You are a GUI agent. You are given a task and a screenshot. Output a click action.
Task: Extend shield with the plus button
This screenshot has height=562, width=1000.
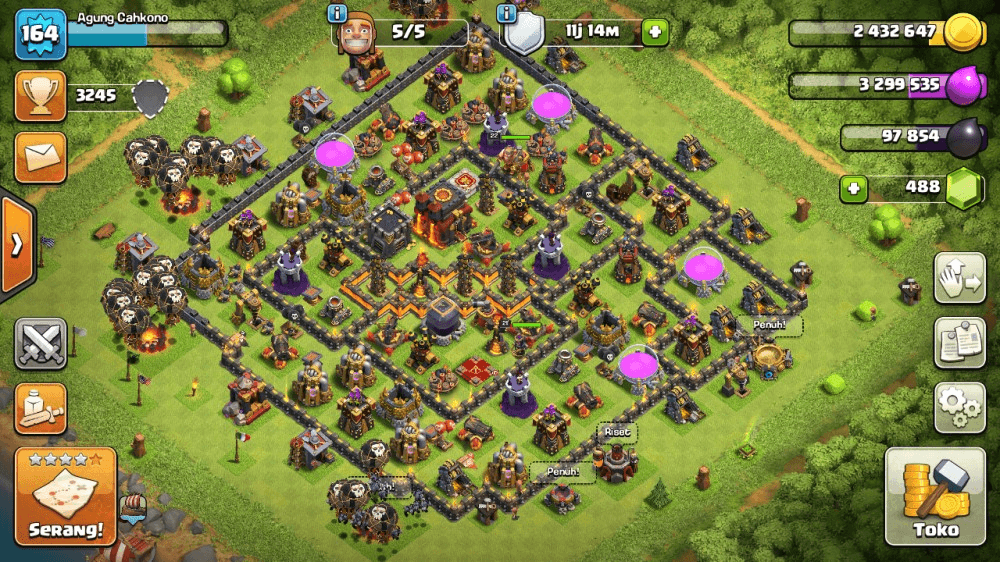[x=656, y=32]
